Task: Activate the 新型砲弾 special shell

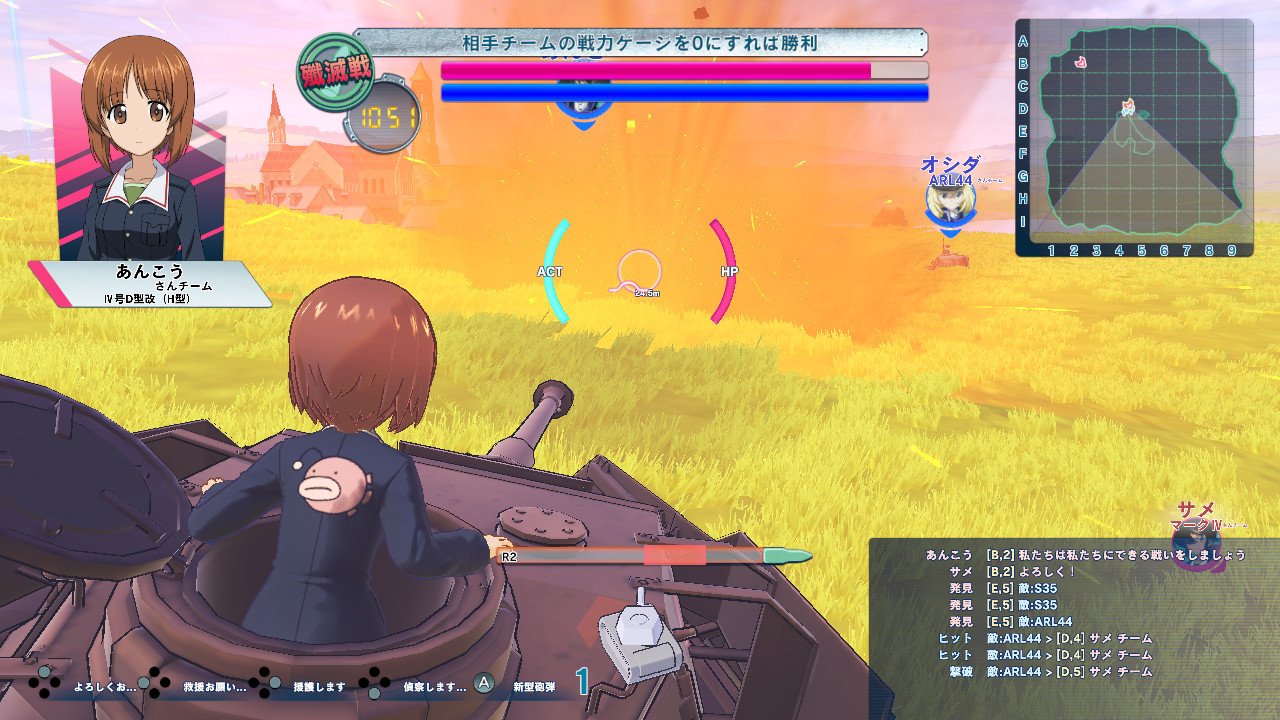Action: pos(531,687)
